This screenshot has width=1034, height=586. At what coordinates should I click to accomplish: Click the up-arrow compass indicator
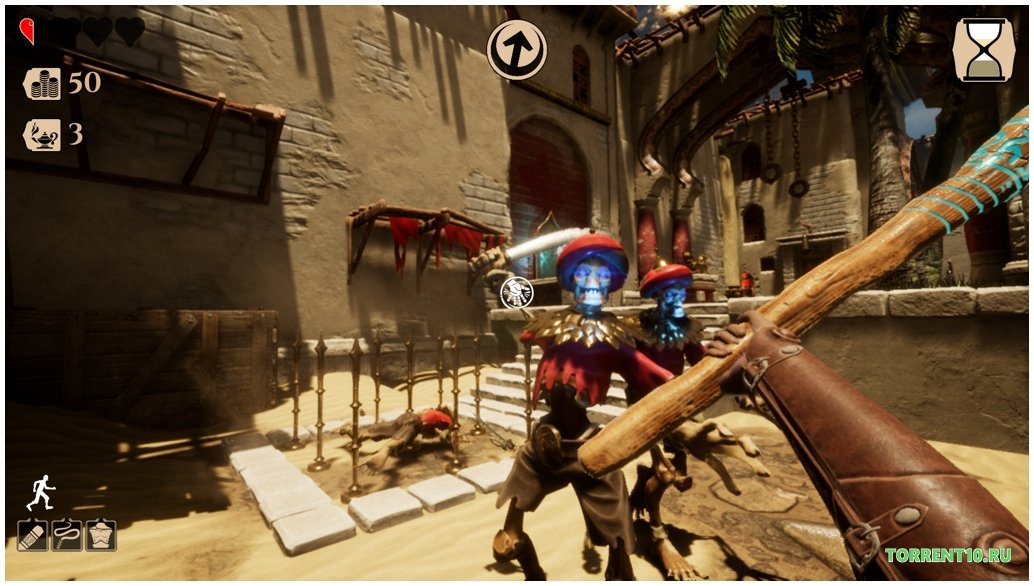pos(516,47)
